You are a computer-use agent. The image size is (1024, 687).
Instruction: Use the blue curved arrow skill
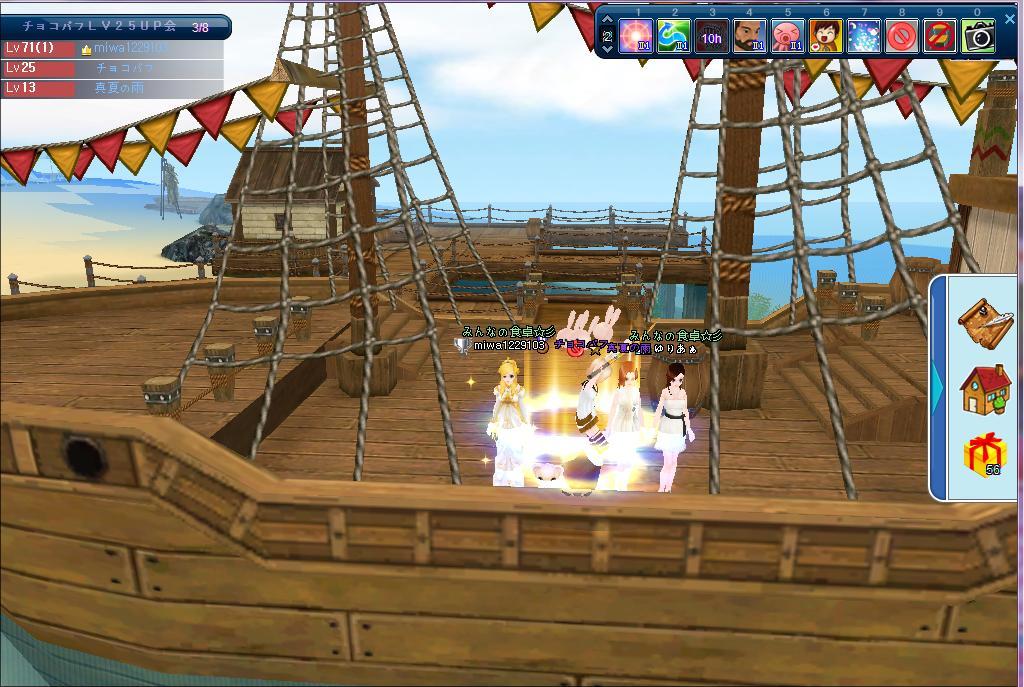tap(674, 38)
